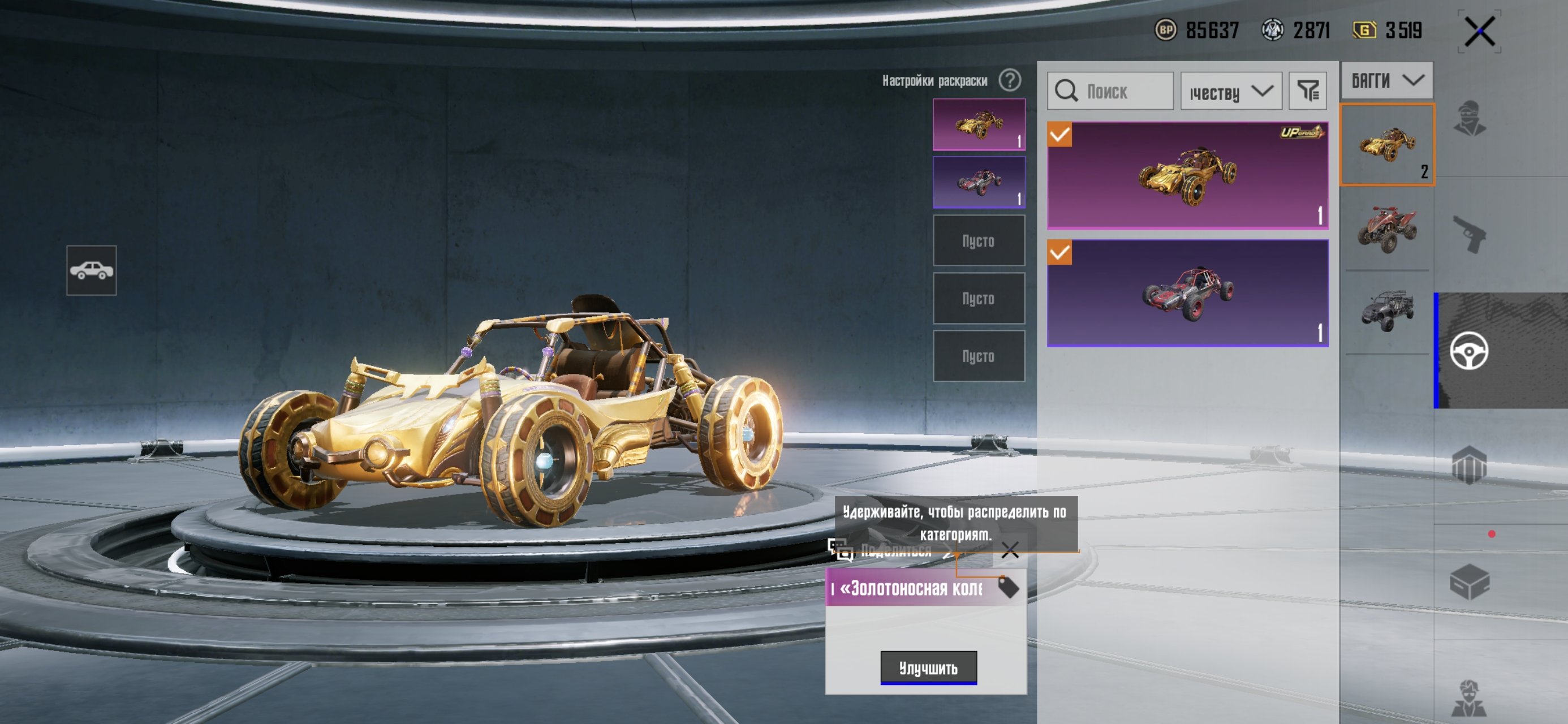Pick the golden buggy vehicle thumbnail
This screenshot has width=1568, height=724.
(x=1386, y=145)
